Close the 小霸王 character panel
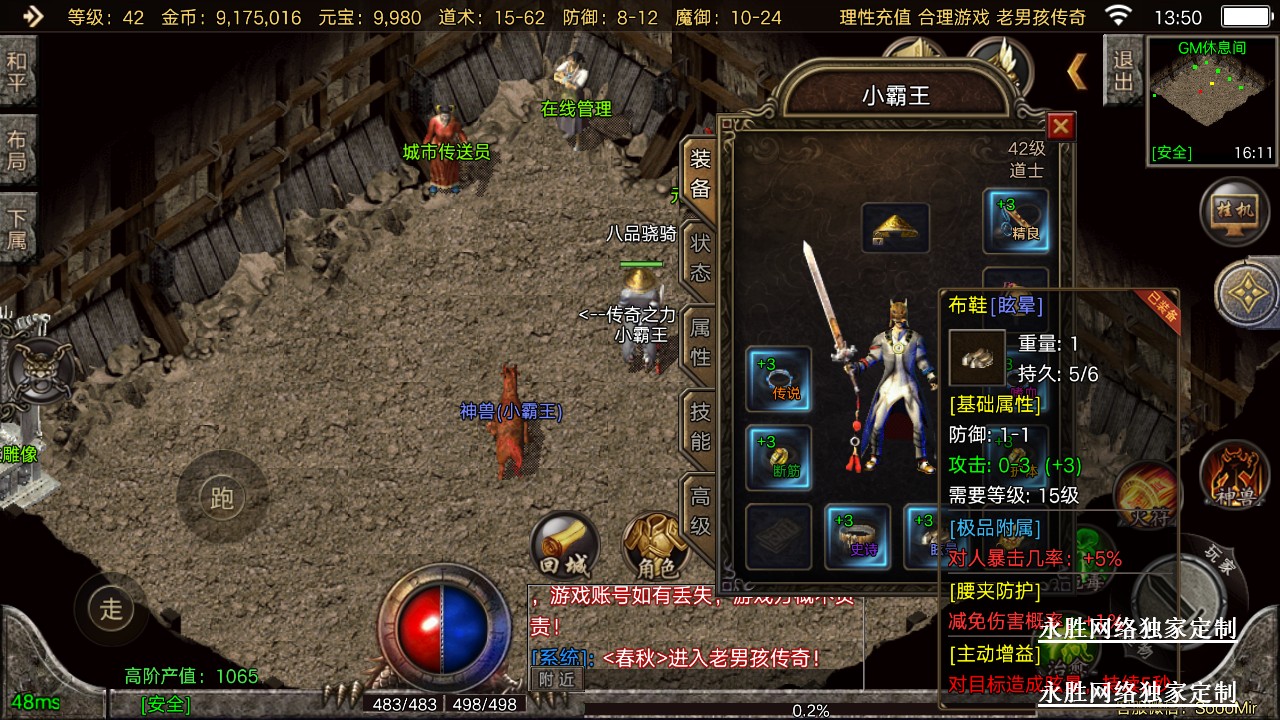 tap(1060, 126)
